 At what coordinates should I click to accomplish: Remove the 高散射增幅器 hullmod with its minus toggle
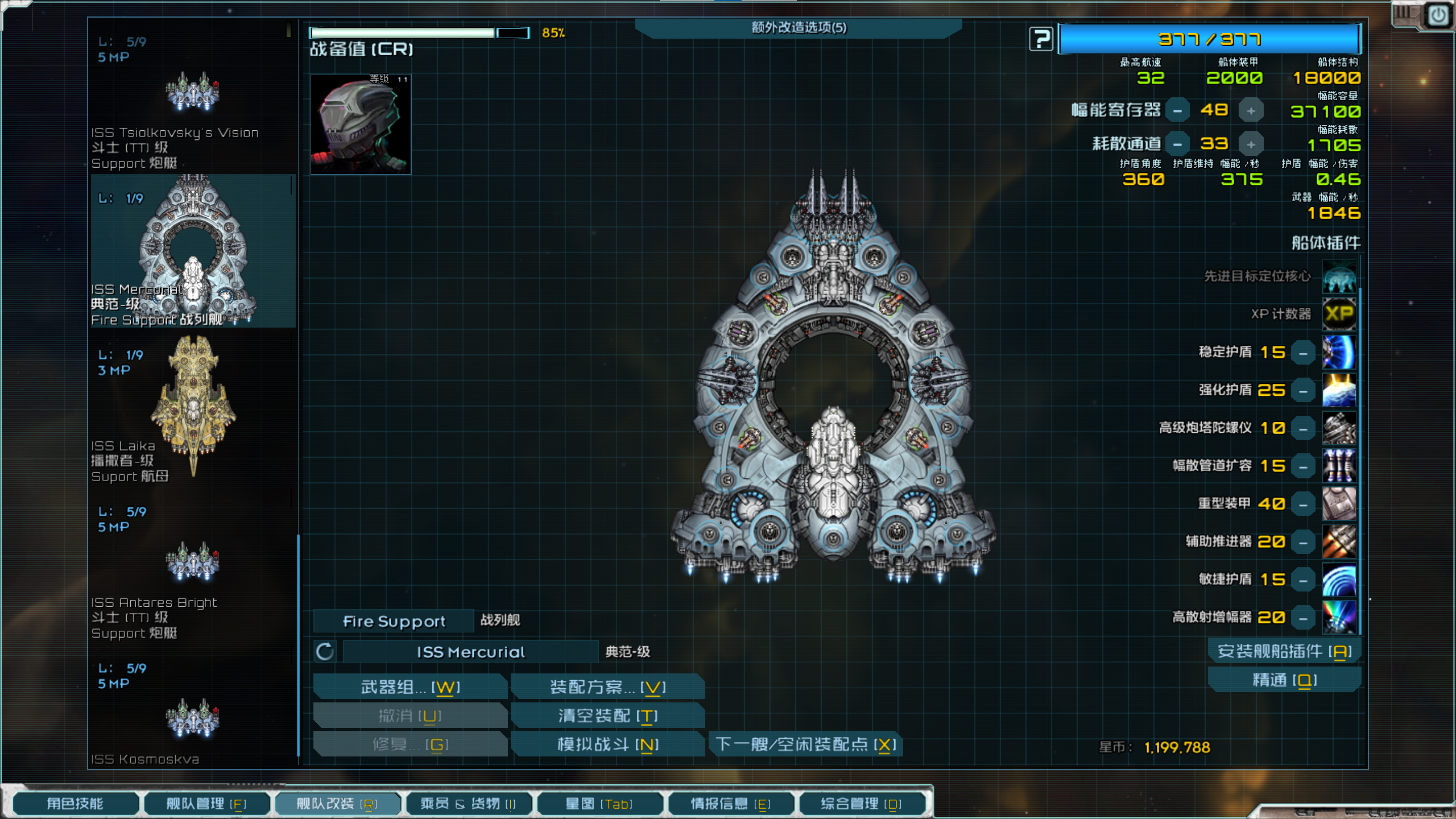(1303, 617)
